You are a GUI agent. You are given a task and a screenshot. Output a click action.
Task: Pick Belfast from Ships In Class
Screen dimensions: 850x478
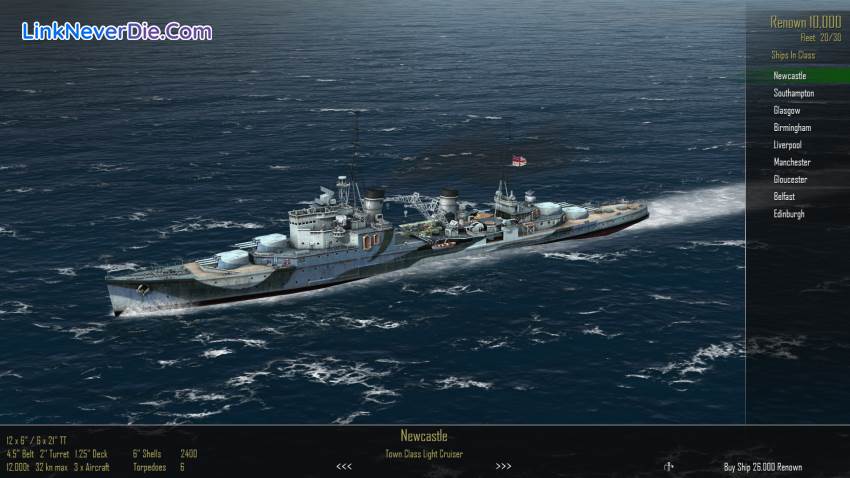(x=784, y=197)
